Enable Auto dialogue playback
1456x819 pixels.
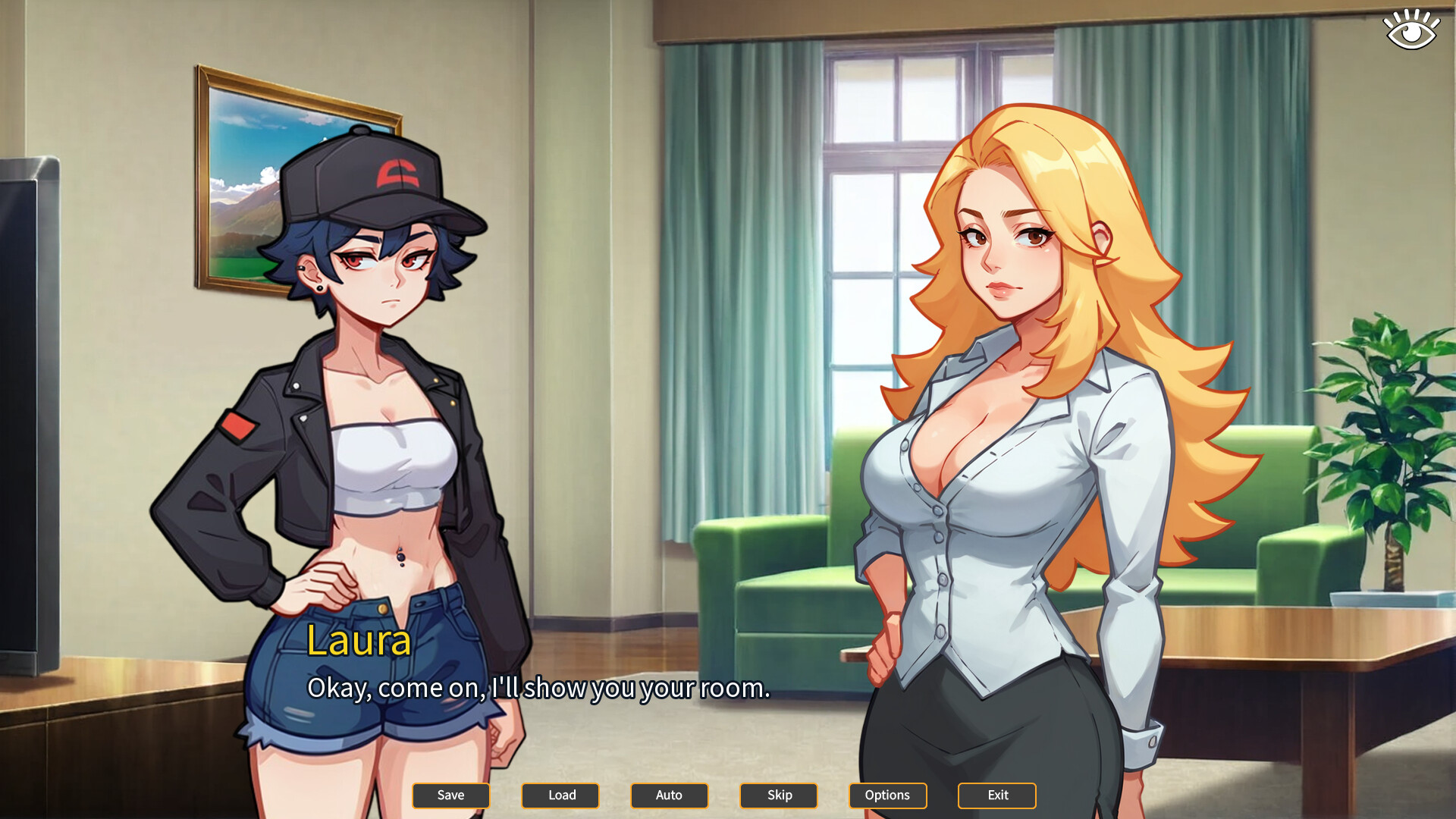pos(669,795)
